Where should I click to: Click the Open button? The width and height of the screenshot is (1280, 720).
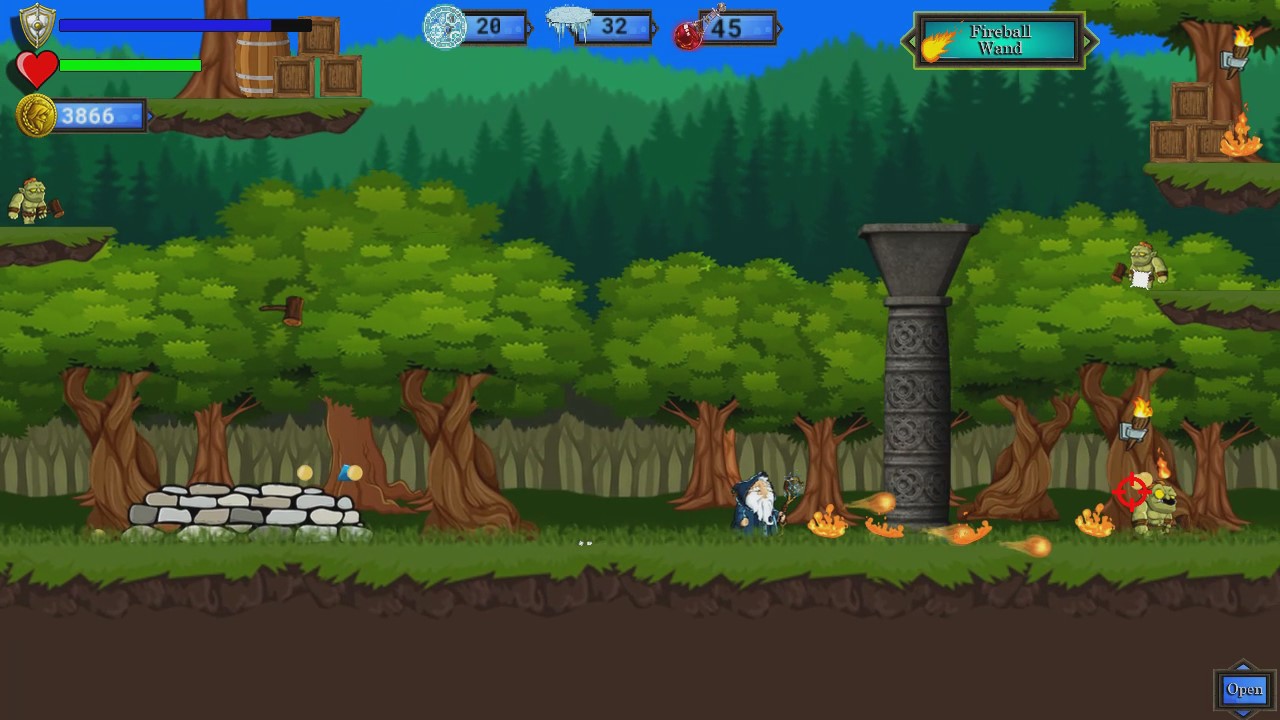coord(1244,689)
